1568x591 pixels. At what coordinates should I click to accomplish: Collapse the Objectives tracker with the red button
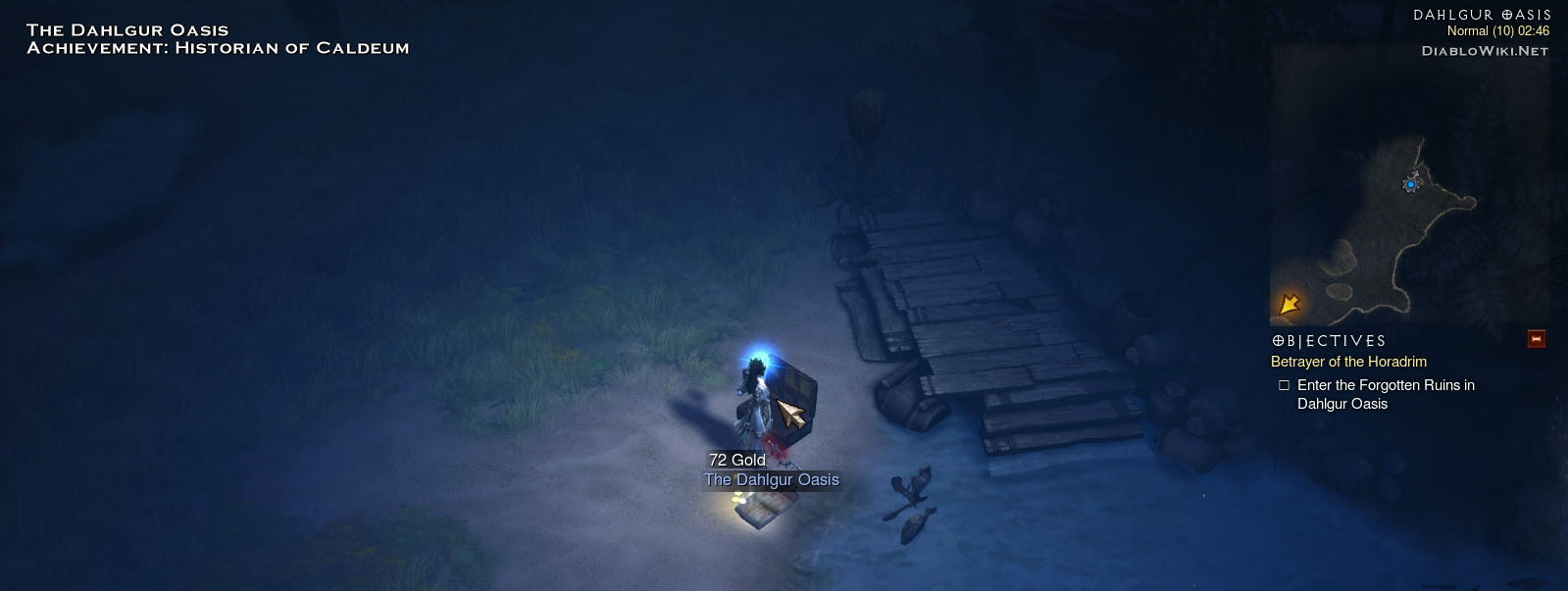[1536, 339]
